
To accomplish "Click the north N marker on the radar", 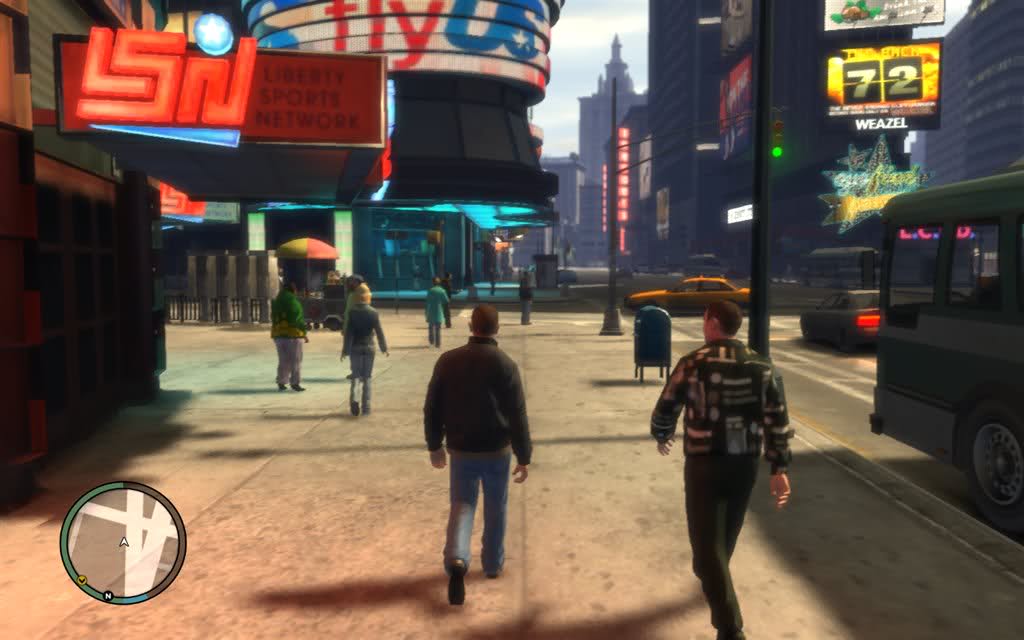I will [107, 597].
